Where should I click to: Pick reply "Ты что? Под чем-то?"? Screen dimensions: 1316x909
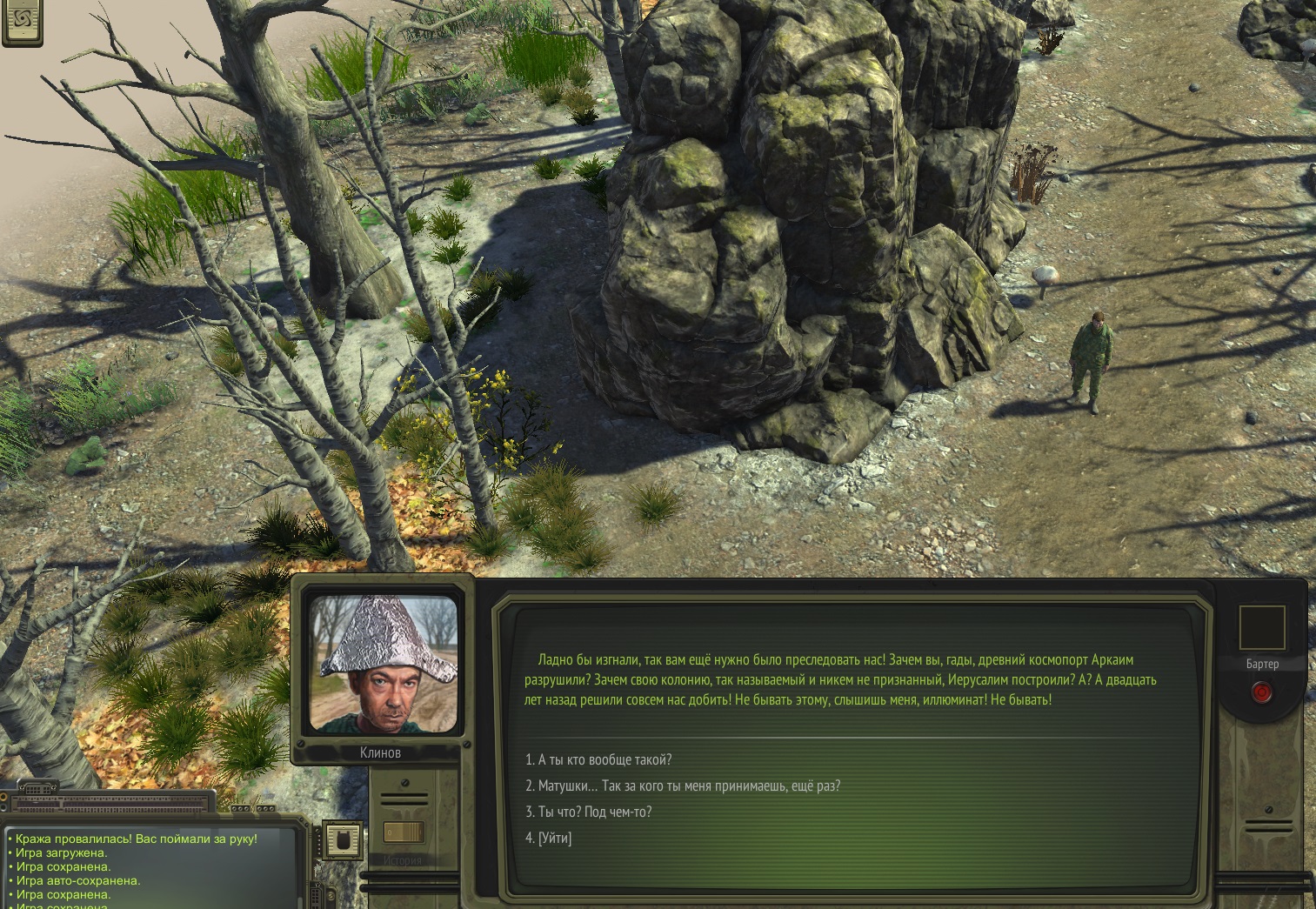[588, 812]
